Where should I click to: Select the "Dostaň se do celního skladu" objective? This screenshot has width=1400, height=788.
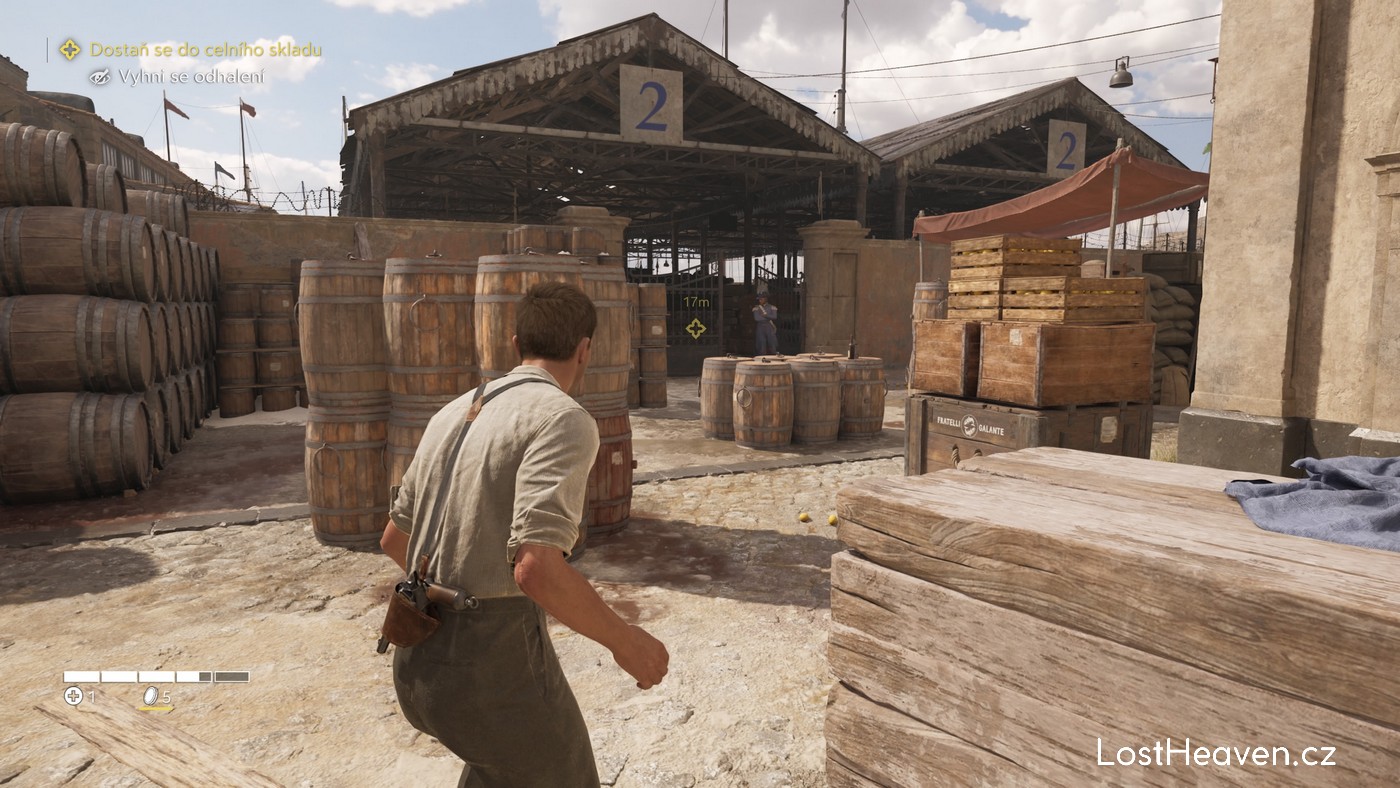(x=205, y=49)
